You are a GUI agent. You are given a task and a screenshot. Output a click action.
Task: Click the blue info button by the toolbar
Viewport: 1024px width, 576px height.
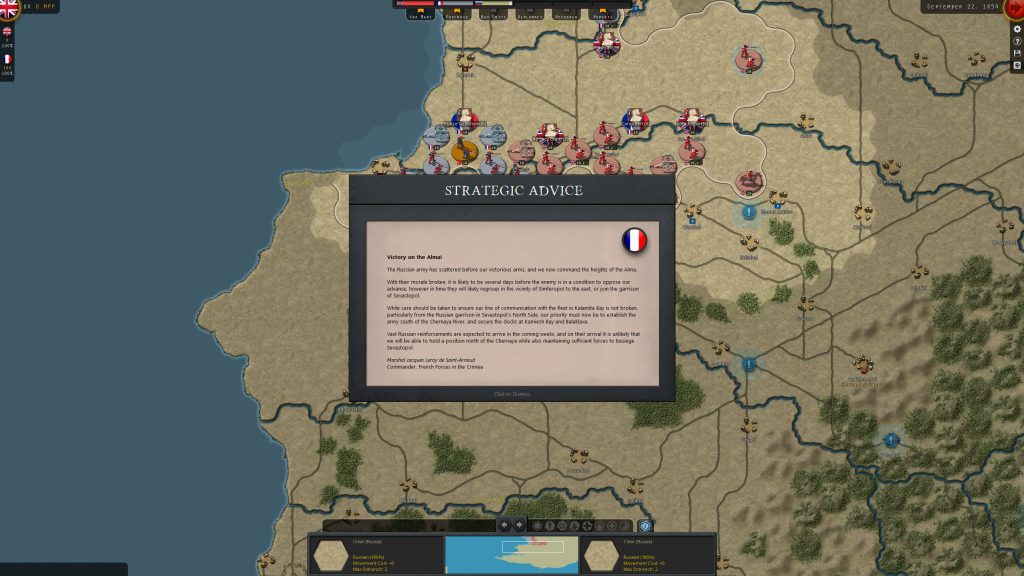645,526
